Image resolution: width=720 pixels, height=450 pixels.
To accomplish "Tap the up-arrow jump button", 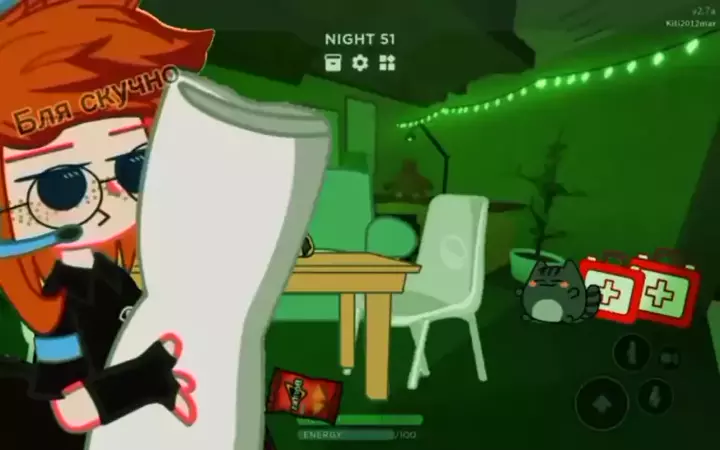I will [602, 402].
